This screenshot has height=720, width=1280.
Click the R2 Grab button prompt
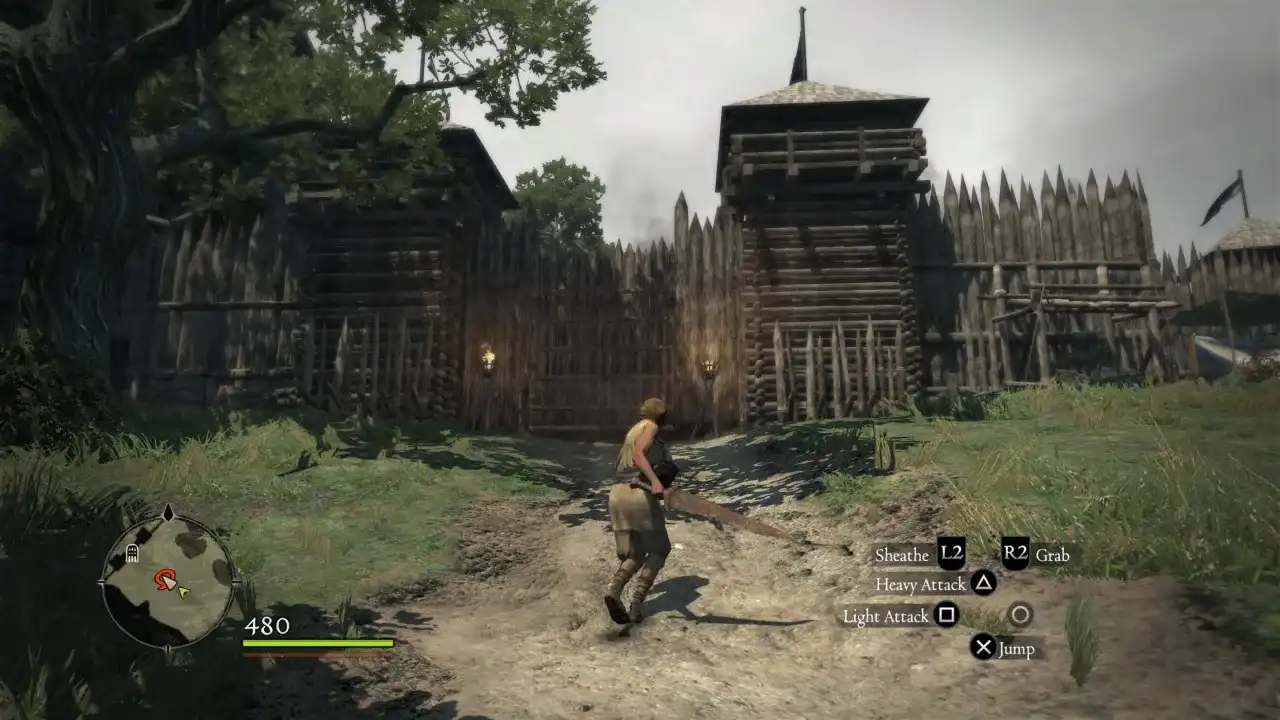click(x=1015, y=552)
